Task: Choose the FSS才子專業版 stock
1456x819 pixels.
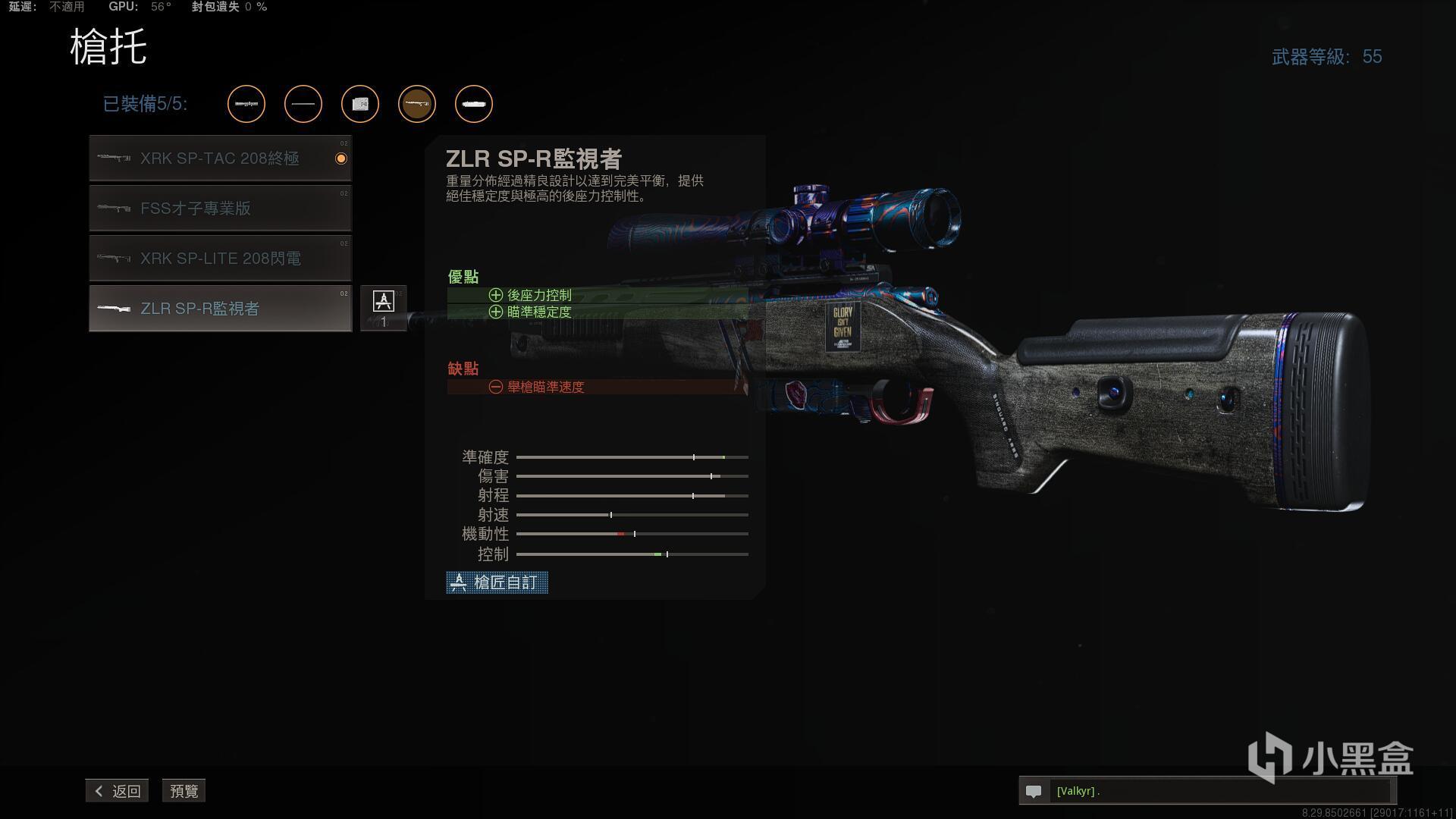Action: (220, 209)
